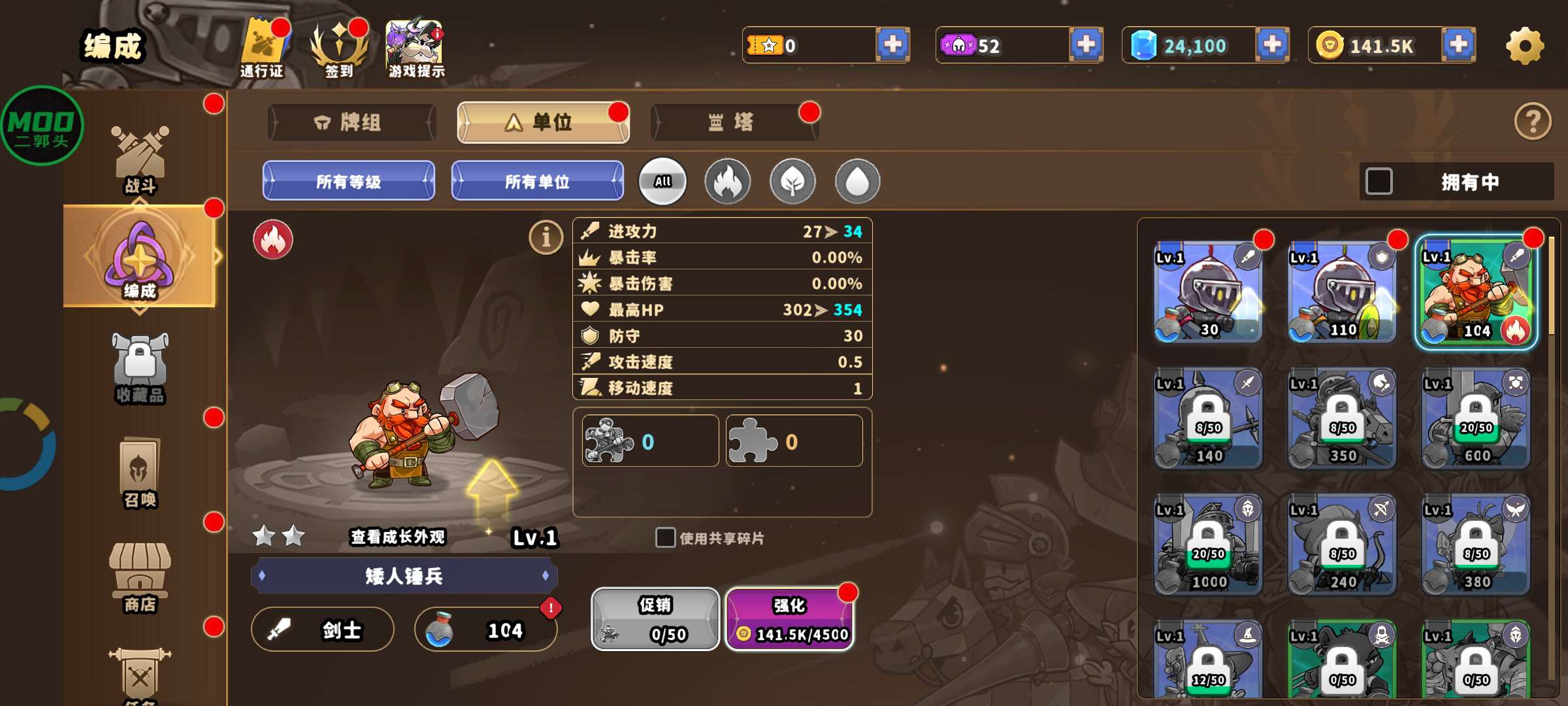Enable 使用共享碎片 shared shards checkbox
The image size is (1568, 706).
(x=665, y=537)
